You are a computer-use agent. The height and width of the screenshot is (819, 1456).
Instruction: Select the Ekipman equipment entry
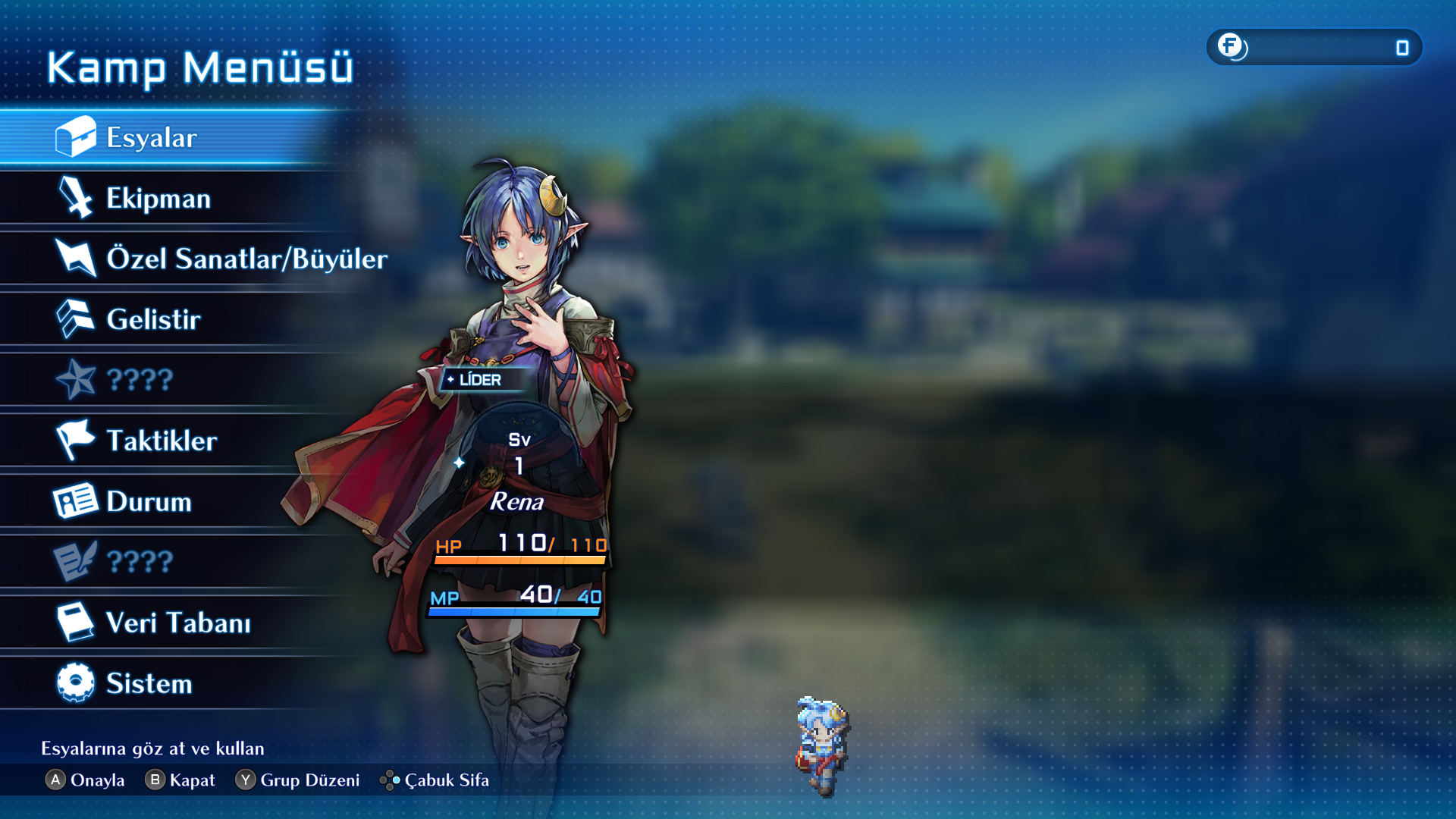[158, 198]
